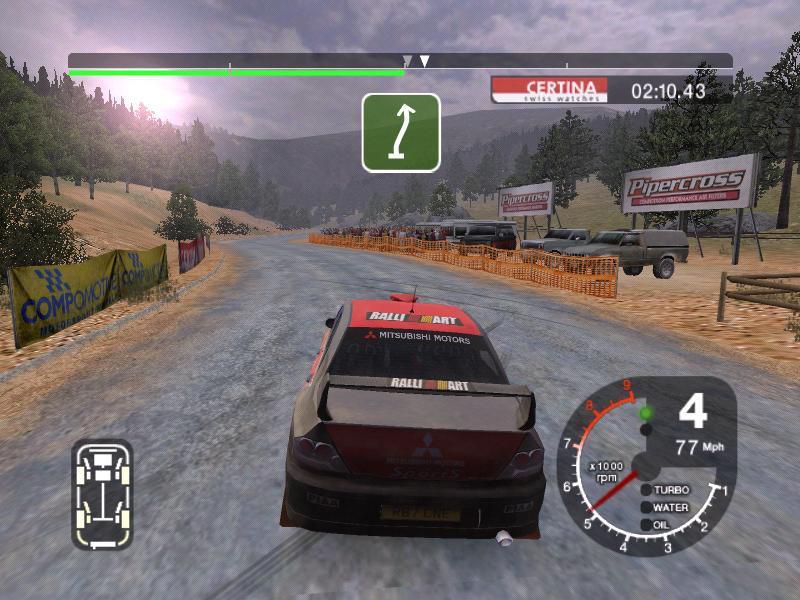
Task: Select the car damage diagram icon
Action: pos(101,493)
